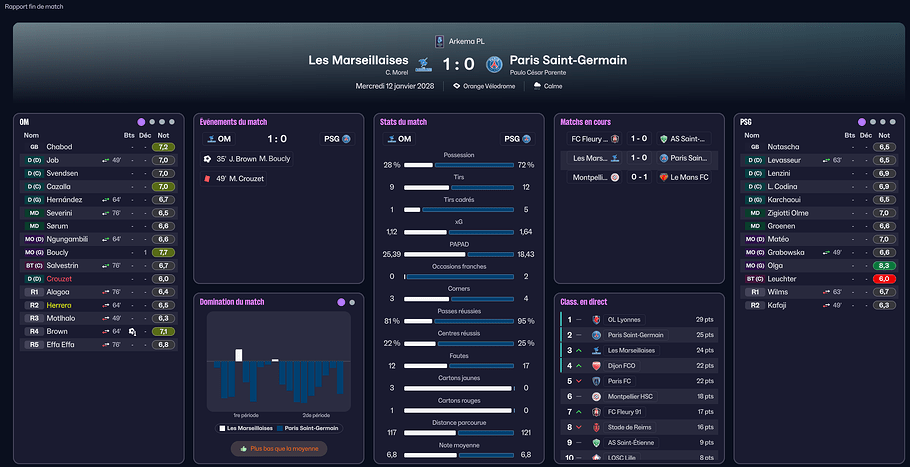Open Leuchter's row in PSG list
The height and width of the screenshot is (467, 910).
tap(783, 278)
